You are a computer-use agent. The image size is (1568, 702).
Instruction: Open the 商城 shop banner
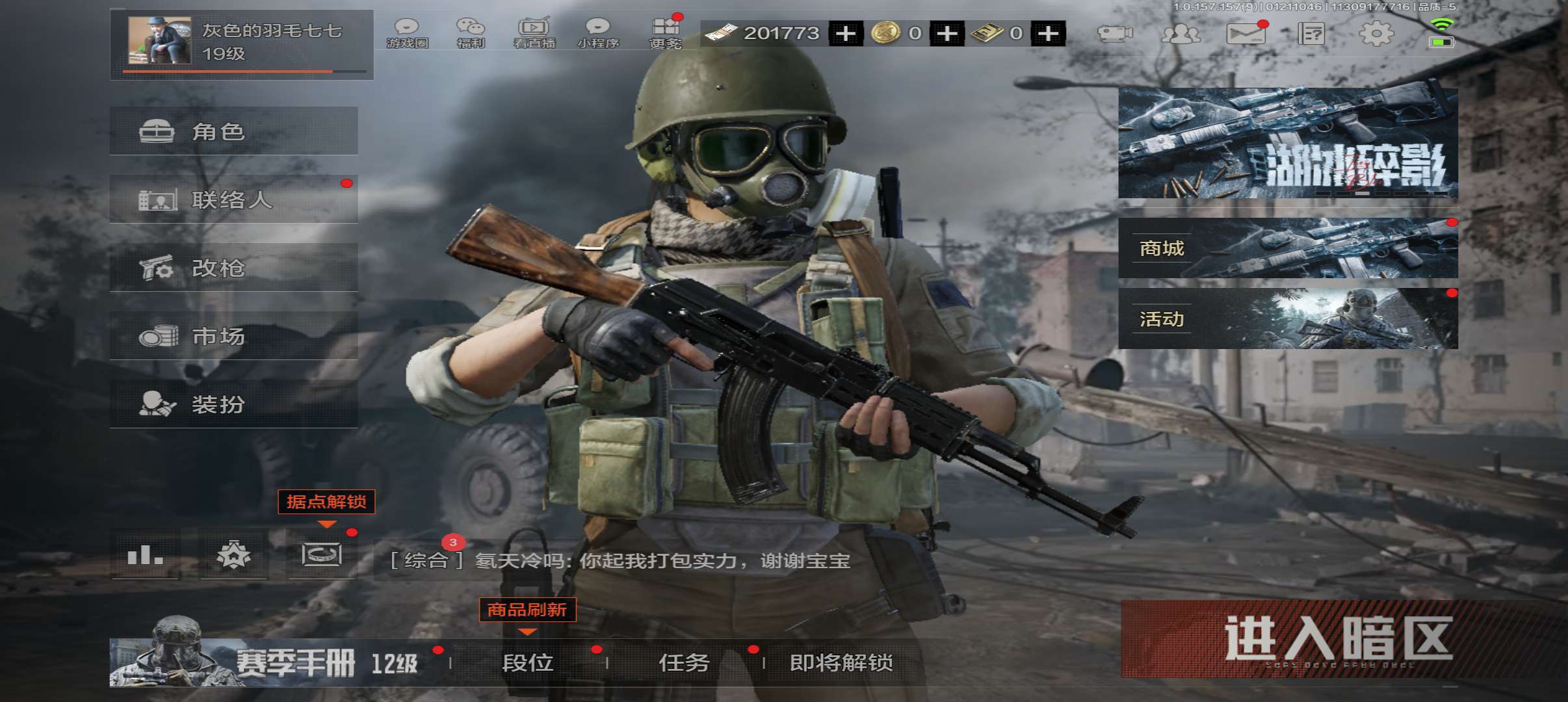coord(1287,248)
